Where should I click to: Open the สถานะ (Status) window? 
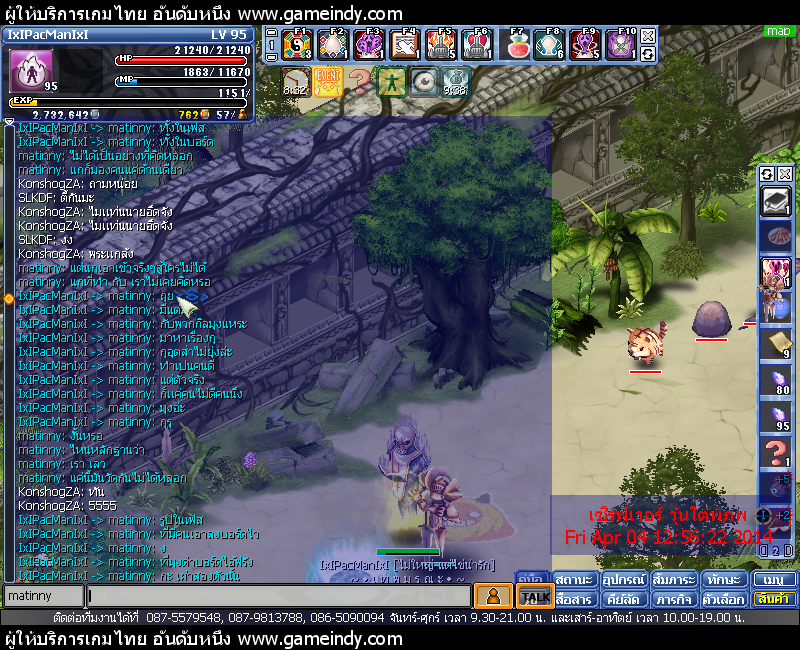tap(574, 580)
